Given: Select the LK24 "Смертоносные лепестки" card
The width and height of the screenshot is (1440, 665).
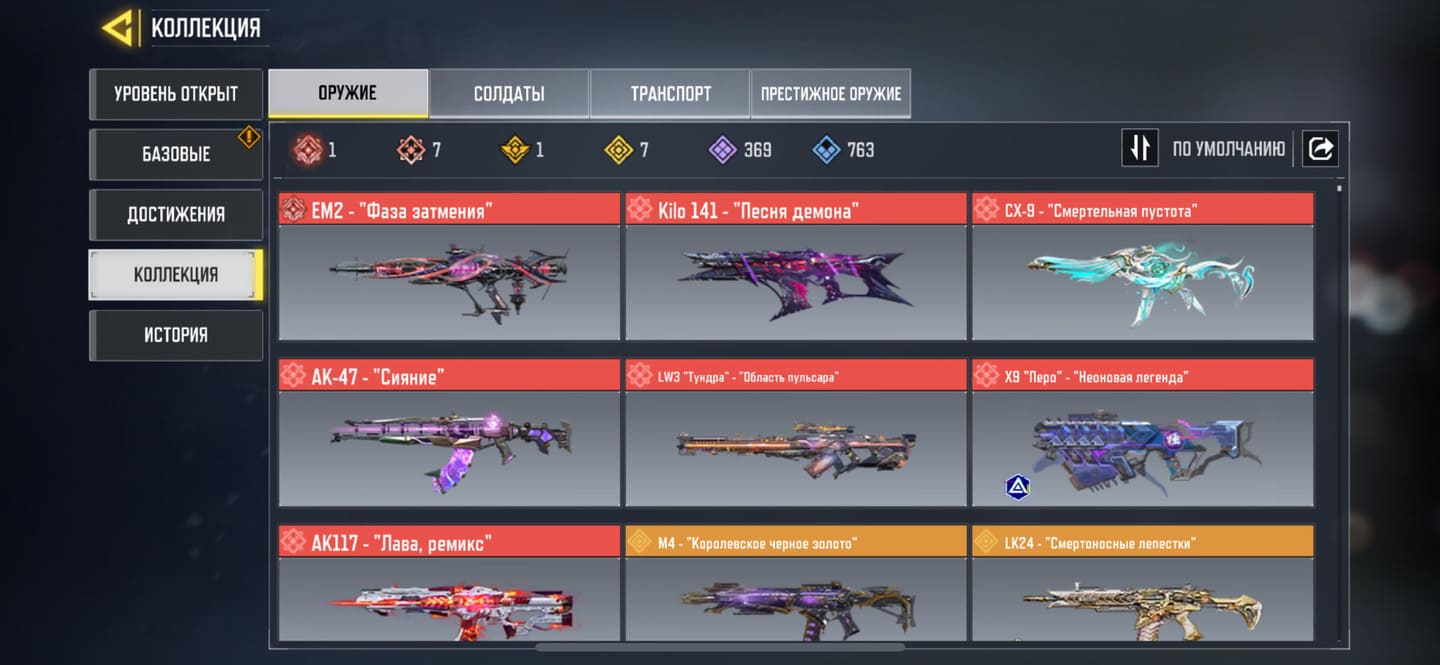Looking at the screenshot, I should pos(1142,585).
